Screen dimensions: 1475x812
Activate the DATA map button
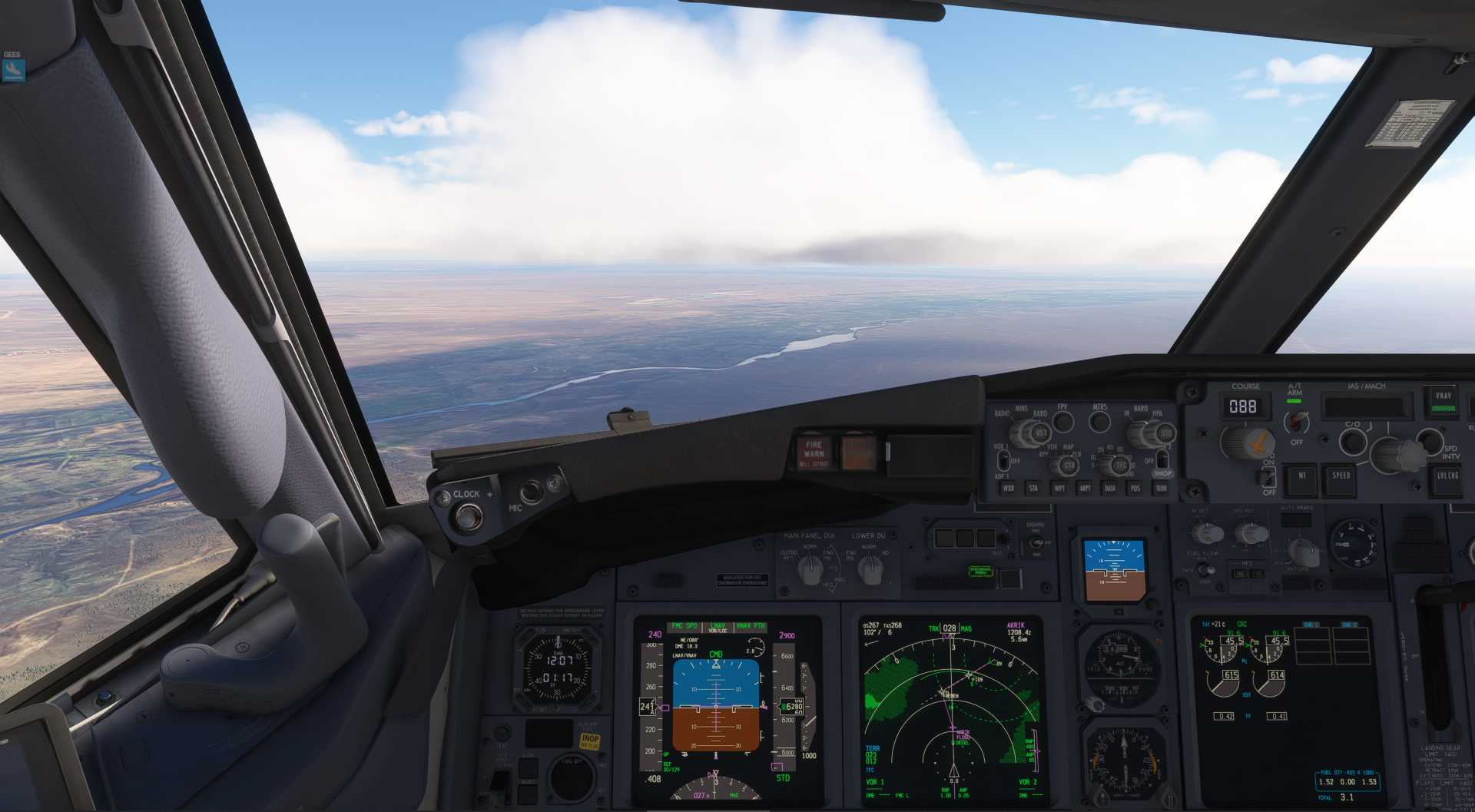tap(1110, 489)
